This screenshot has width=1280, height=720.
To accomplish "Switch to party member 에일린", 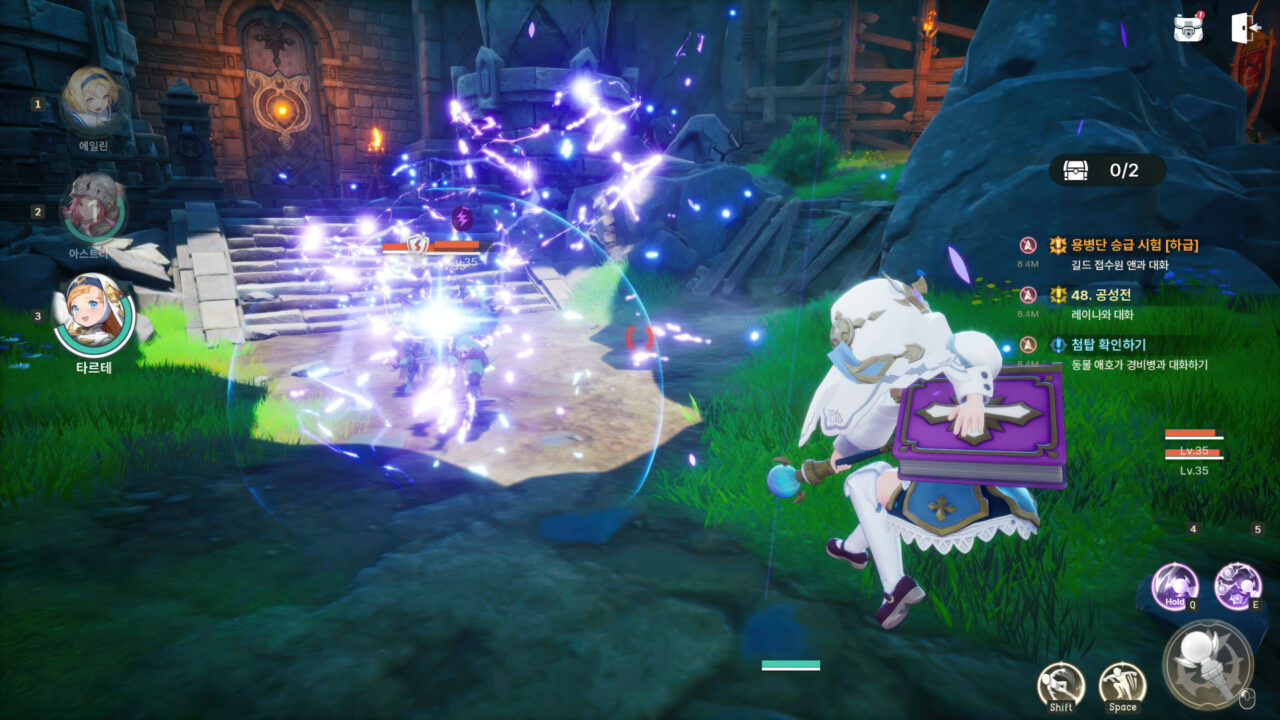I will tap(92, 101).
